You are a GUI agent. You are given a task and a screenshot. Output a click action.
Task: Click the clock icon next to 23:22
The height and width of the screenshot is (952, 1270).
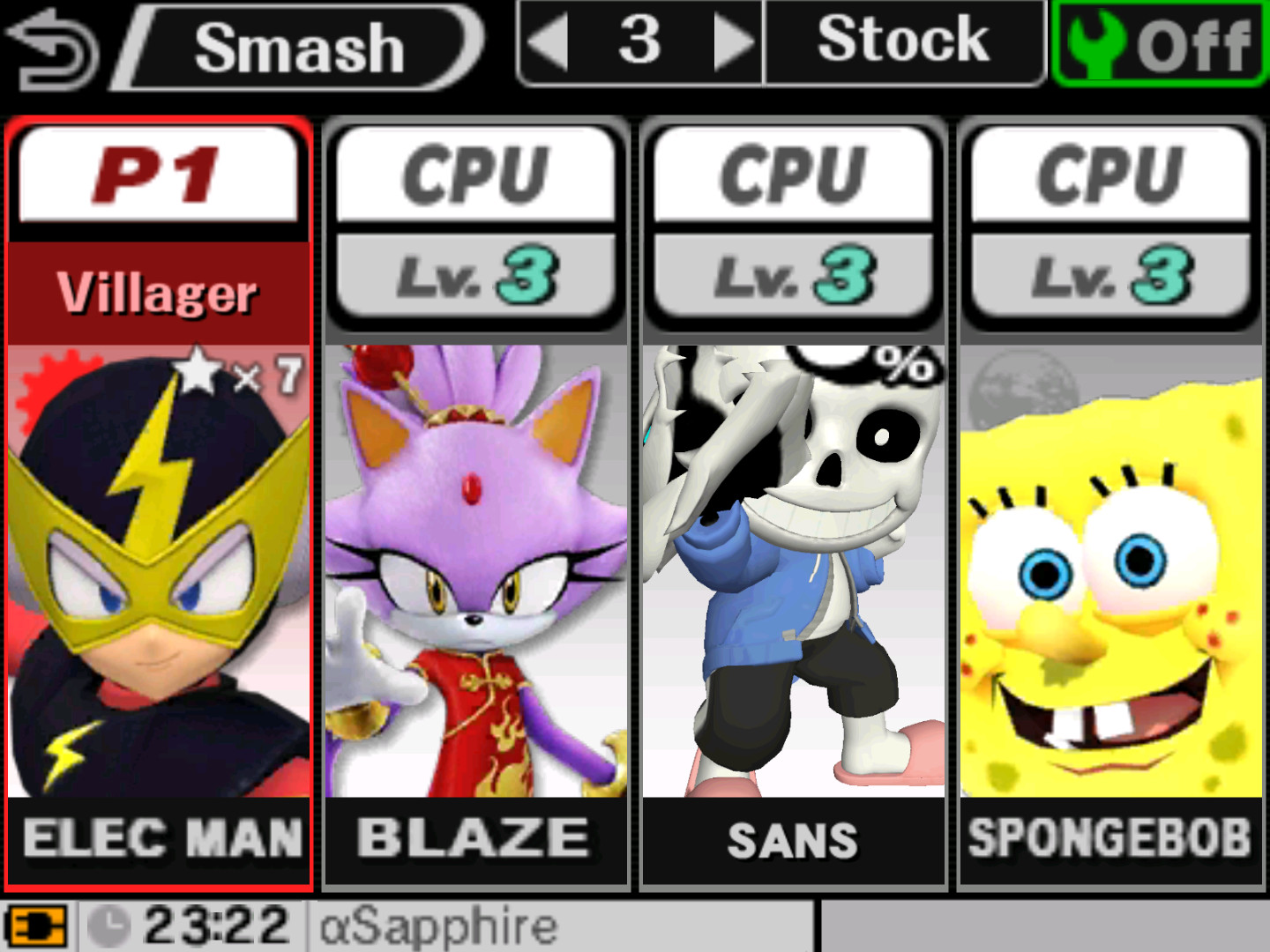click(109, 924)
